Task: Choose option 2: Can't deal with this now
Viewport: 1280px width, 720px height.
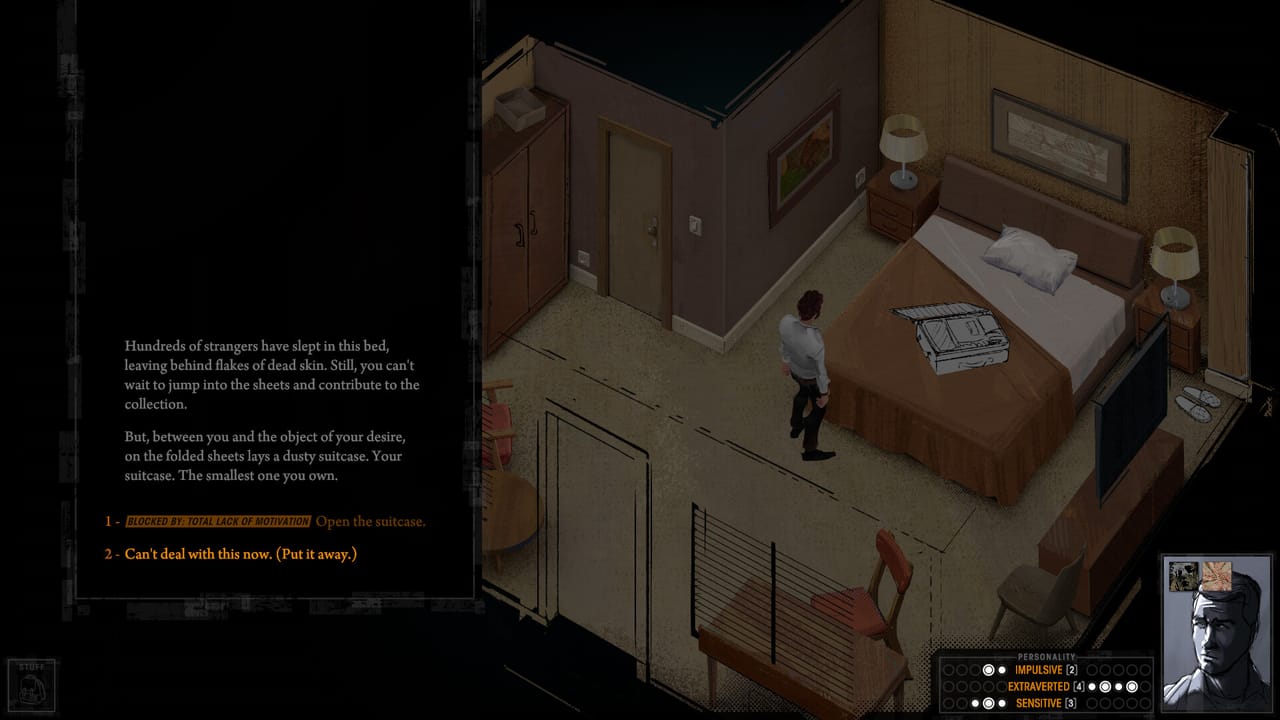Action: (240, 552)
